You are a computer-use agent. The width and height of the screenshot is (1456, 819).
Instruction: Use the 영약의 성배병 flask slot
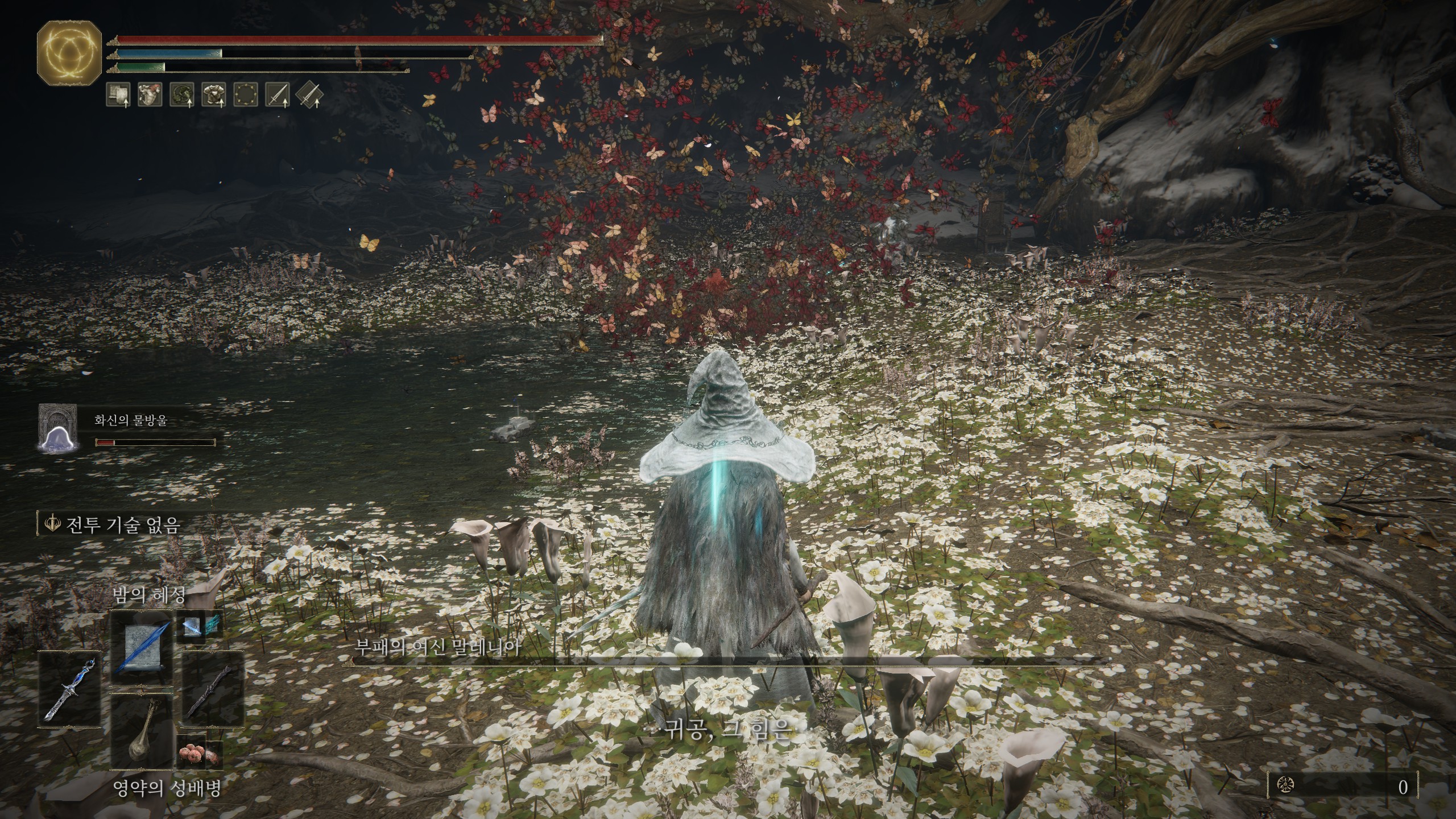point(141,732)
